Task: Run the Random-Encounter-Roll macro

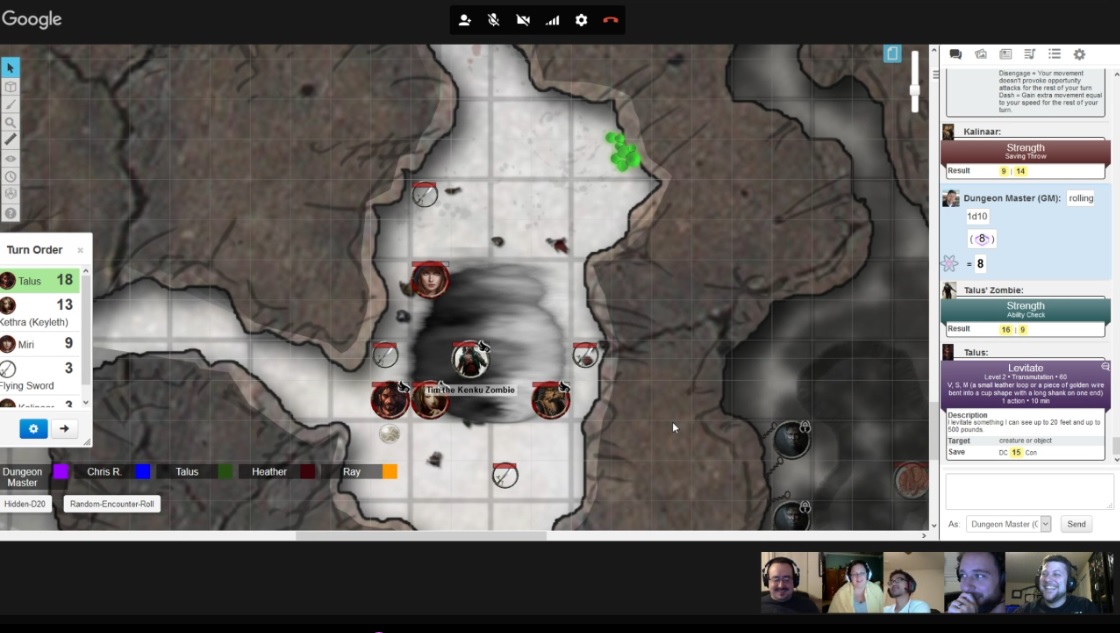Action: coord(112,504)
